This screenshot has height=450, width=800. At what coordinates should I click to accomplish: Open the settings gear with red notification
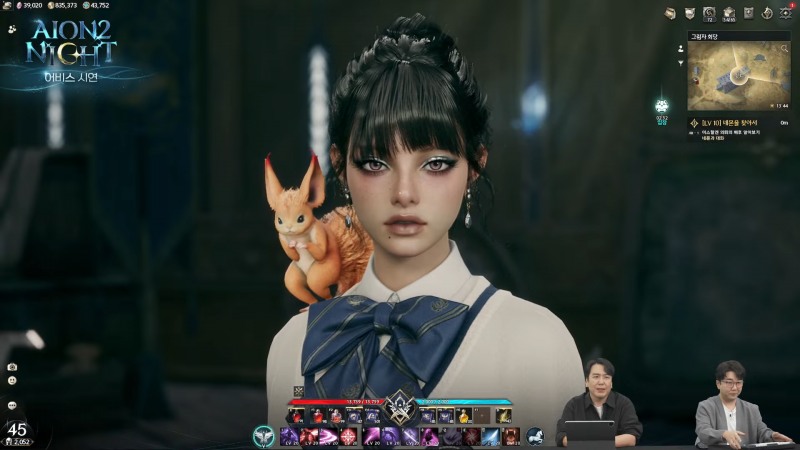786,13
